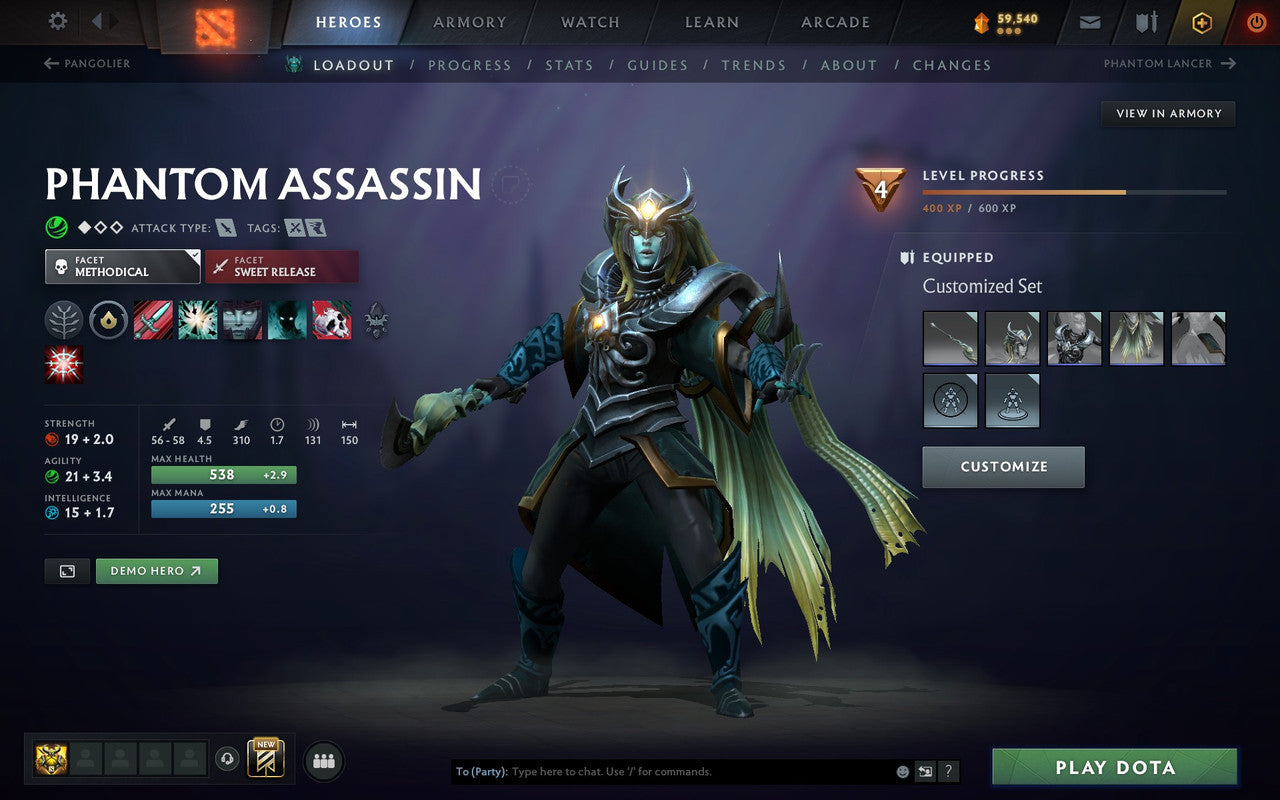This screenshot has width=1280, height=800.
Task: Click the Level Progress XP bar
Action: pyautogui.click(x=1075, y=192)
